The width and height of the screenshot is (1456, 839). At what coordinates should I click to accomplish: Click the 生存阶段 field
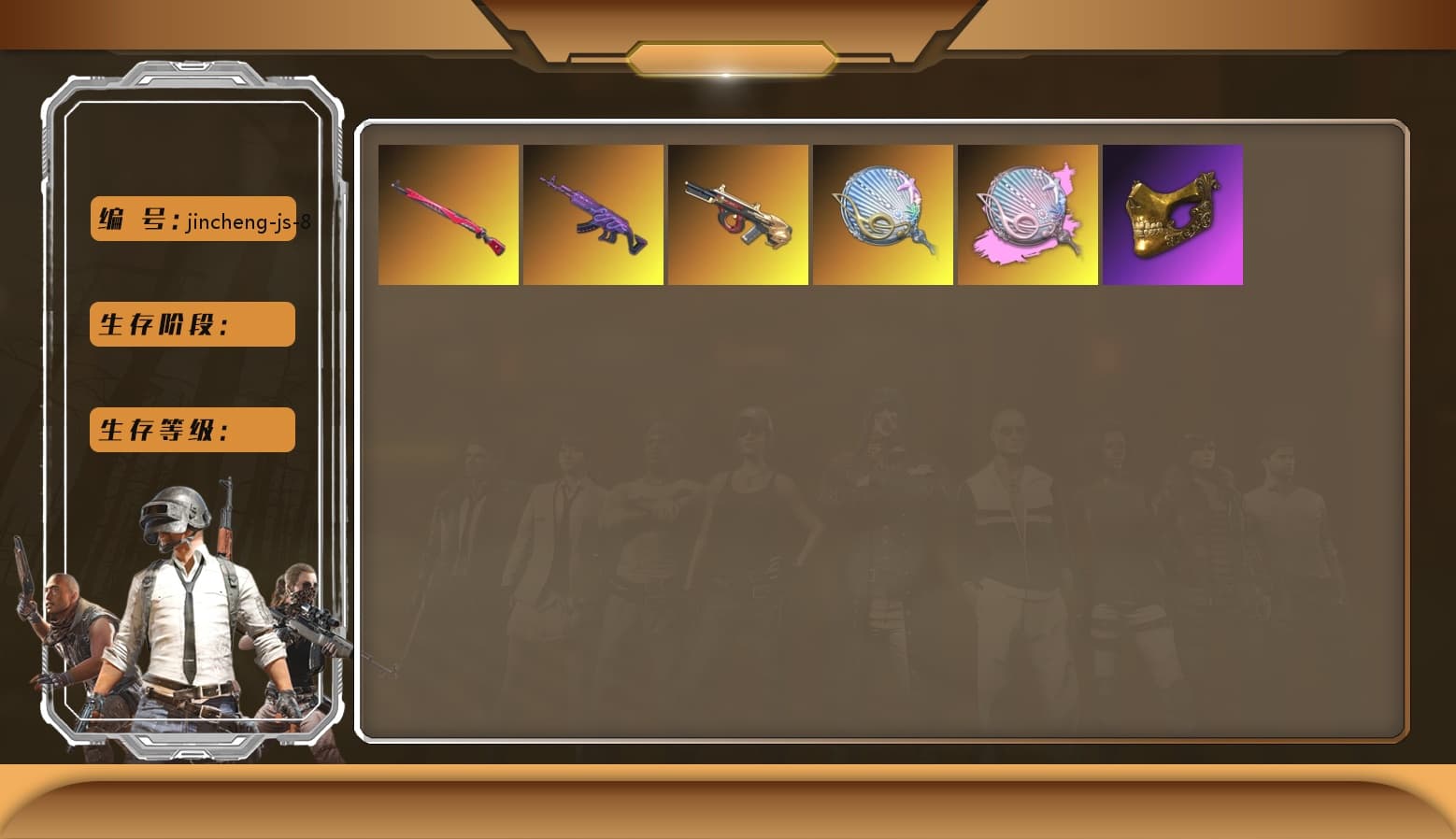click(x=192, y=324)
